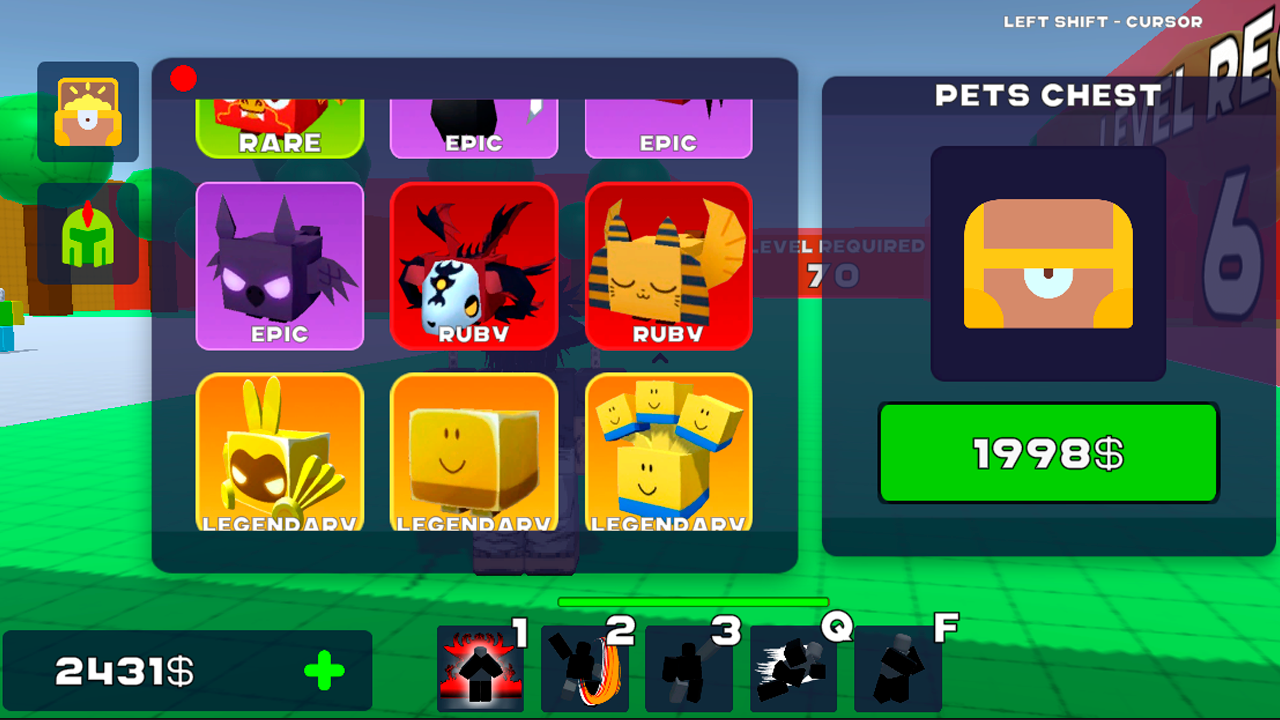This screenshot has width=1280, height=720.
Task: Open the green helmet armor sidebar icon
Action: (x=87, y=238)
